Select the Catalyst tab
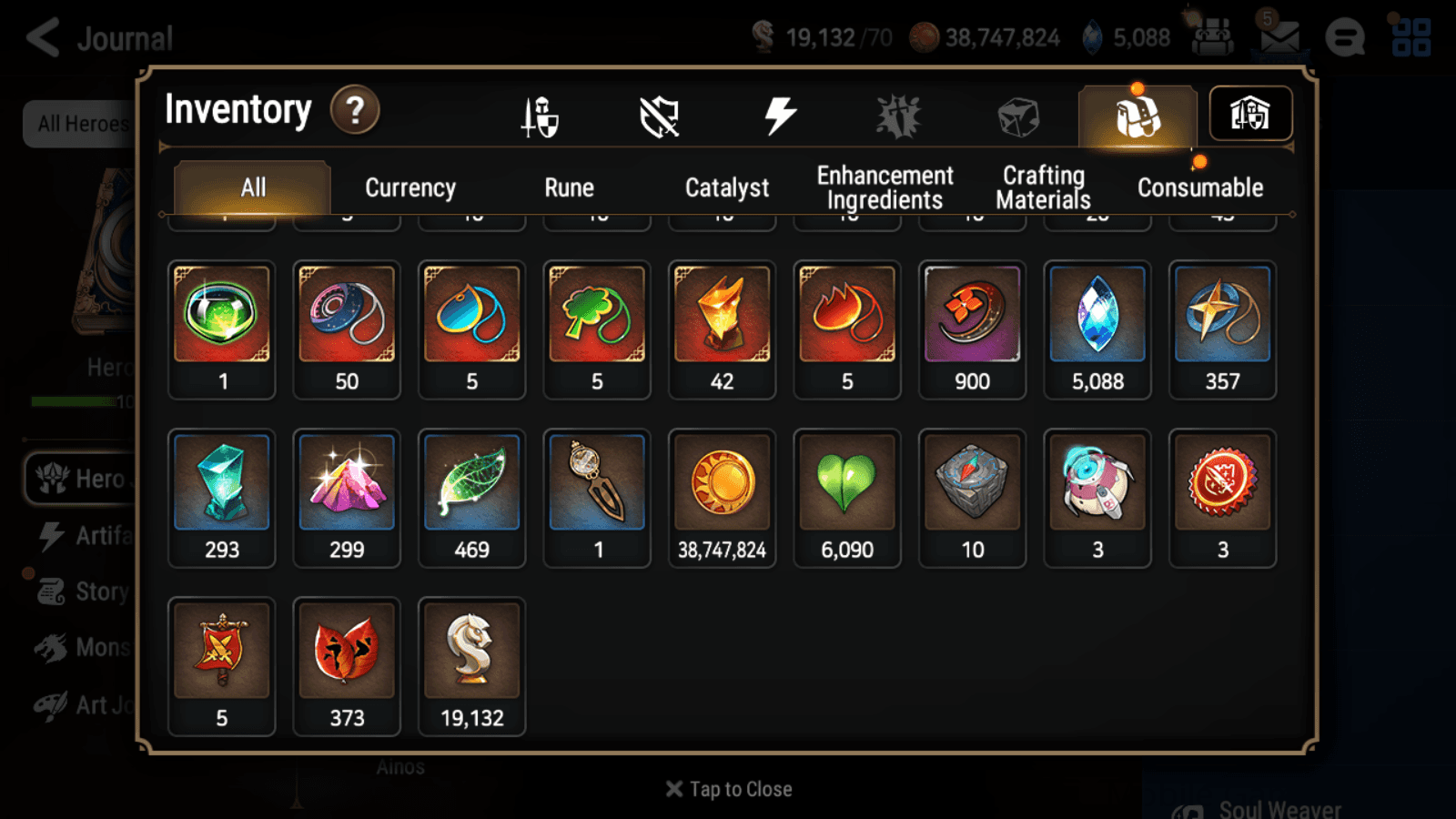 727,187
